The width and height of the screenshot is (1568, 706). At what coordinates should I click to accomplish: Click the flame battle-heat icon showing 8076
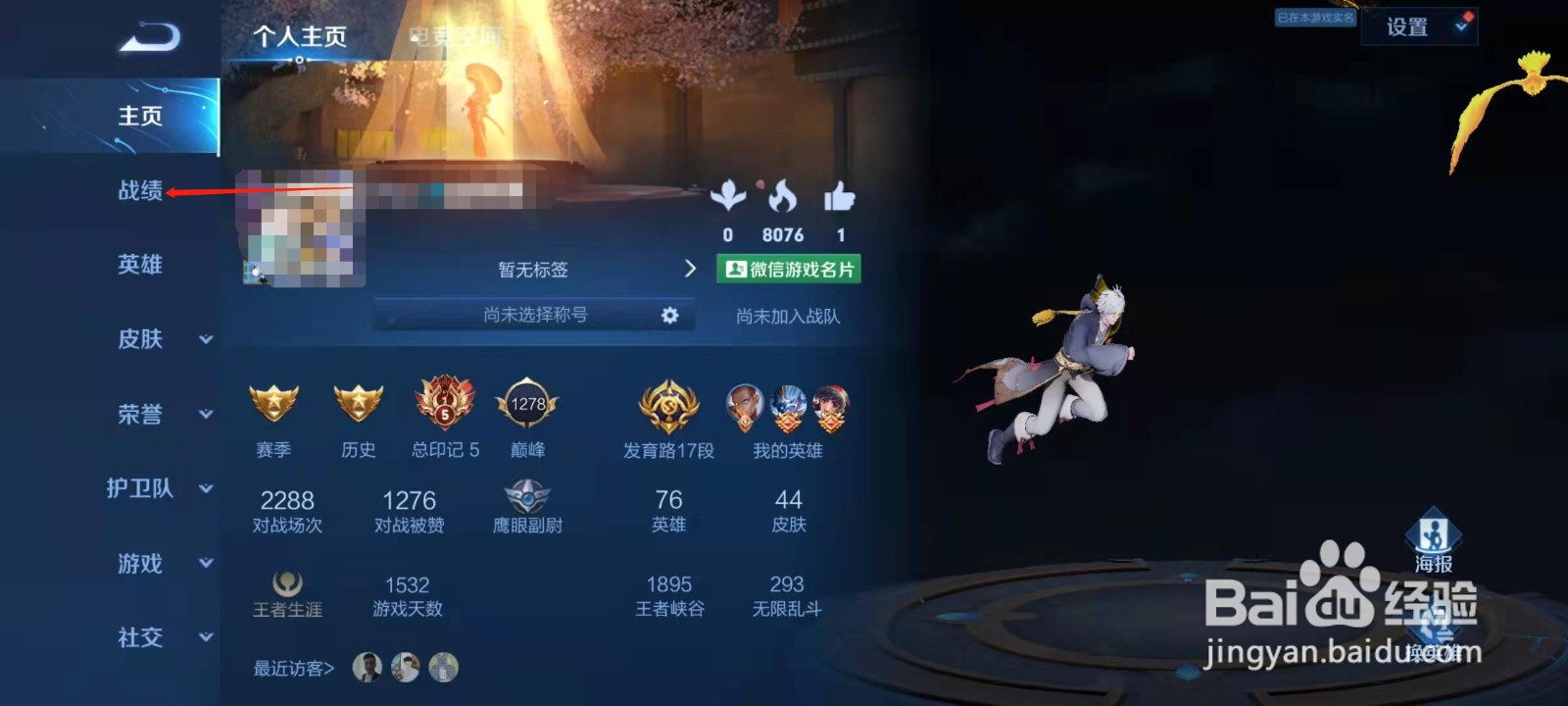click(784, 201)
